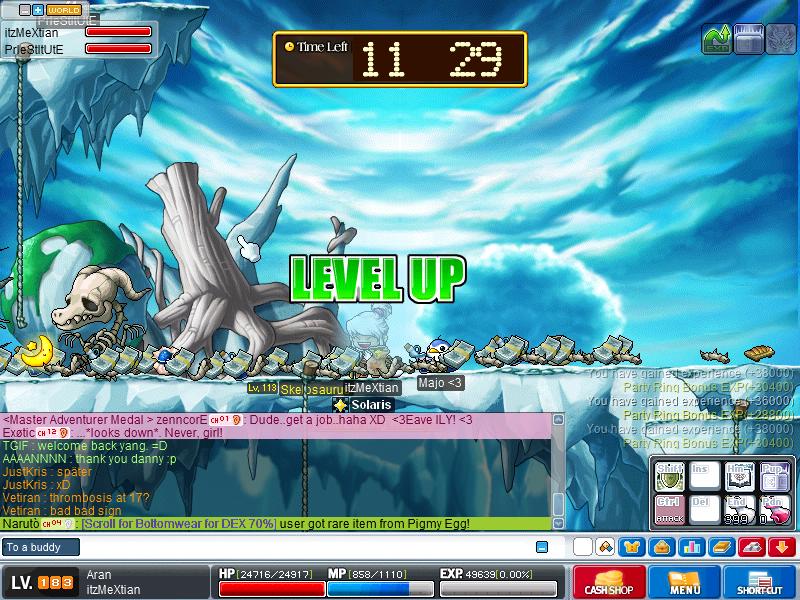Open the Shortcut panel

[761, 584]
